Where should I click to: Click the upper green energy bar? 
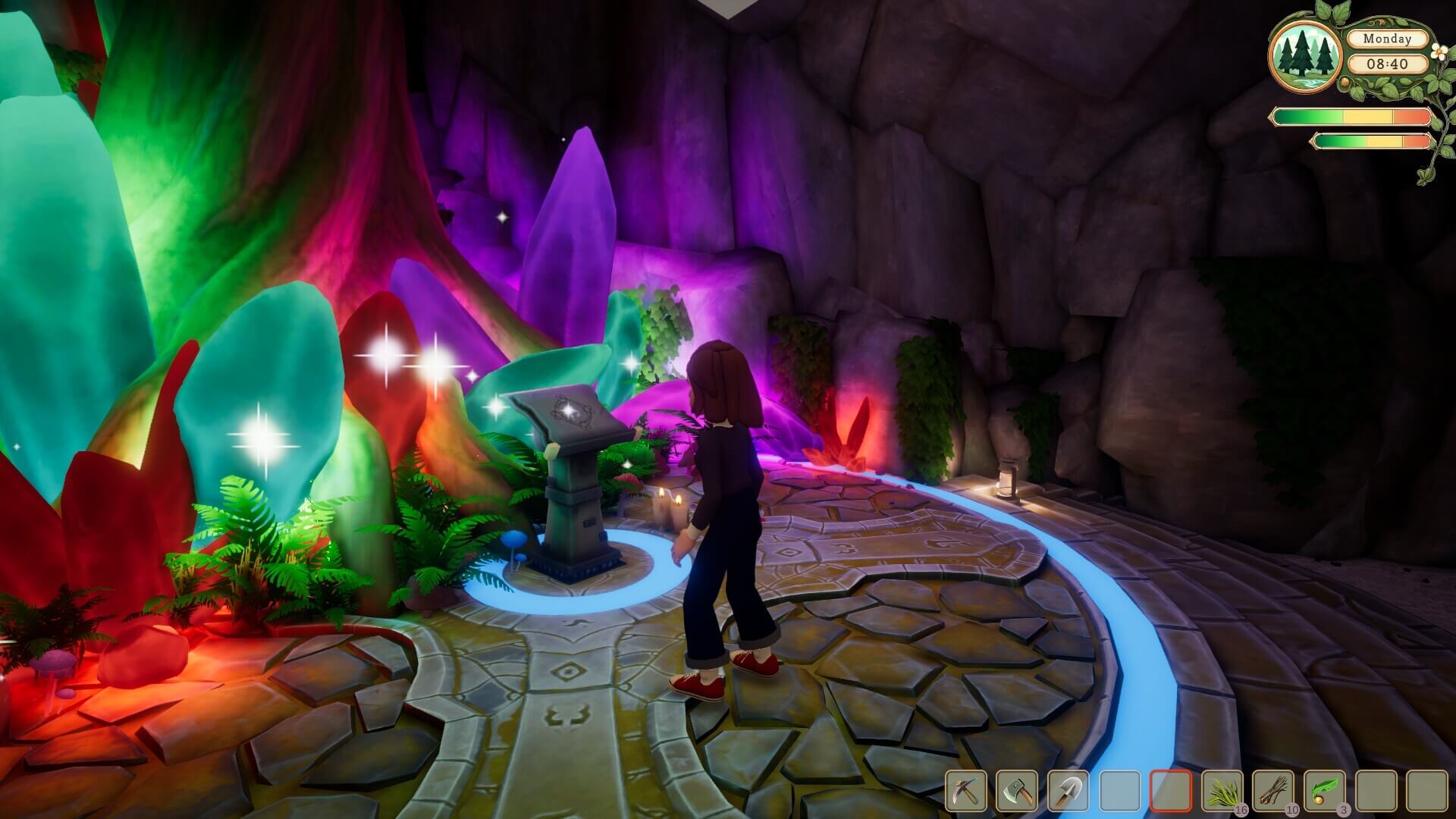1352,116
